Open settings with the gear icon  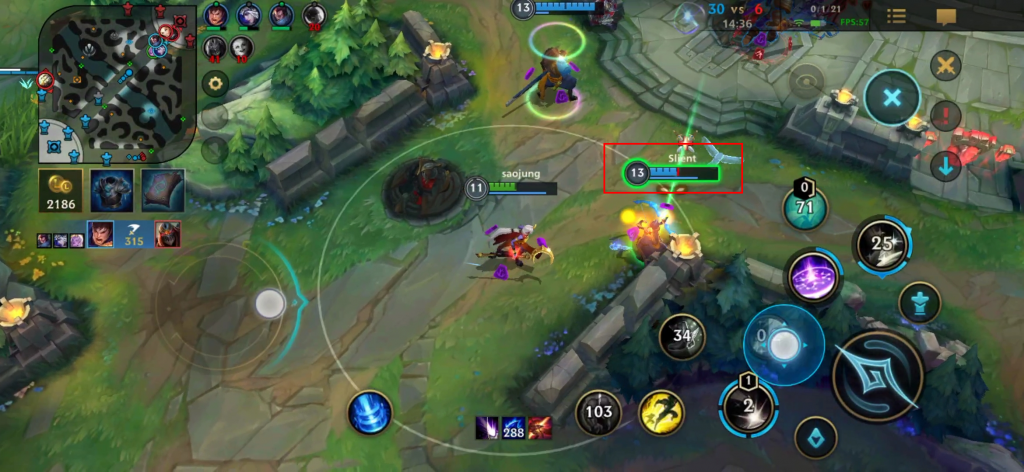(213, 83)
